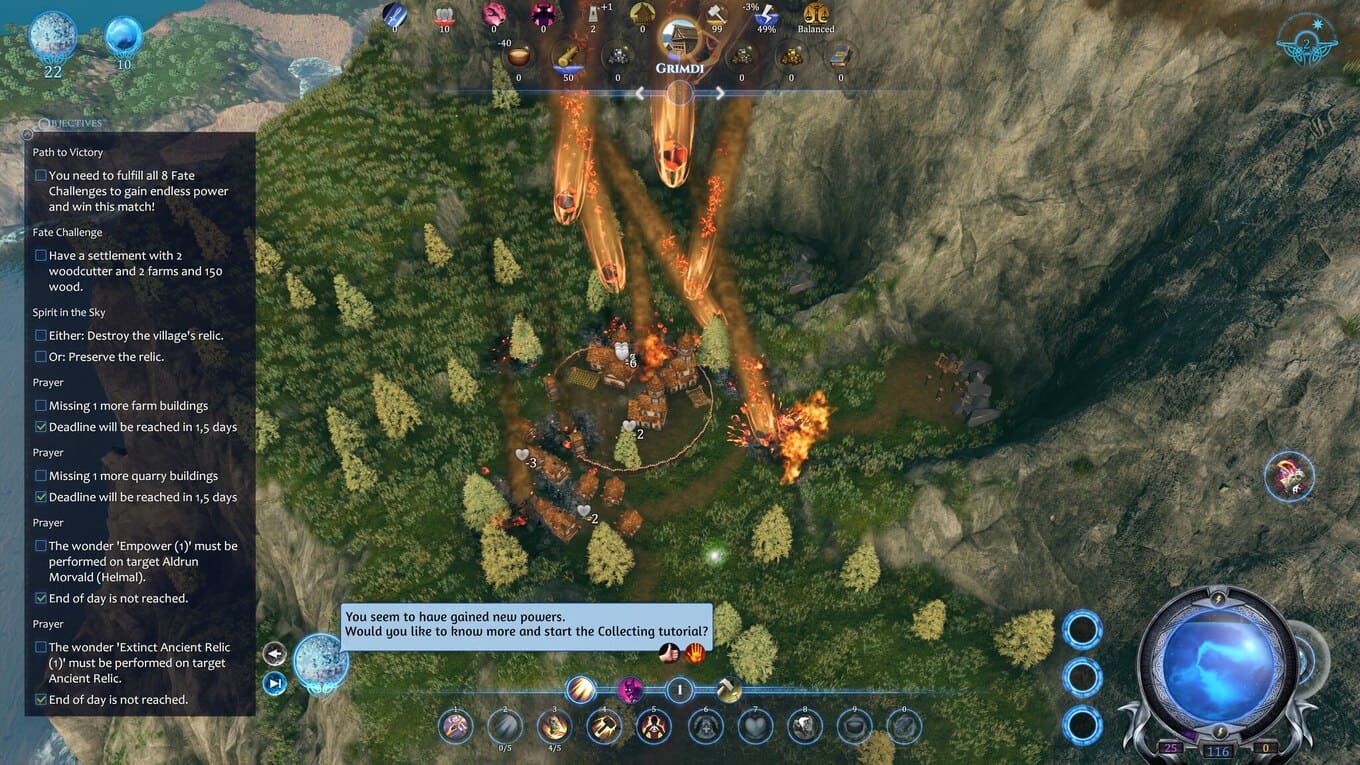The image size is (1360, 765).
Task: Open the winged emblem menu in the corner
Action: click(x=1307, y=42)
